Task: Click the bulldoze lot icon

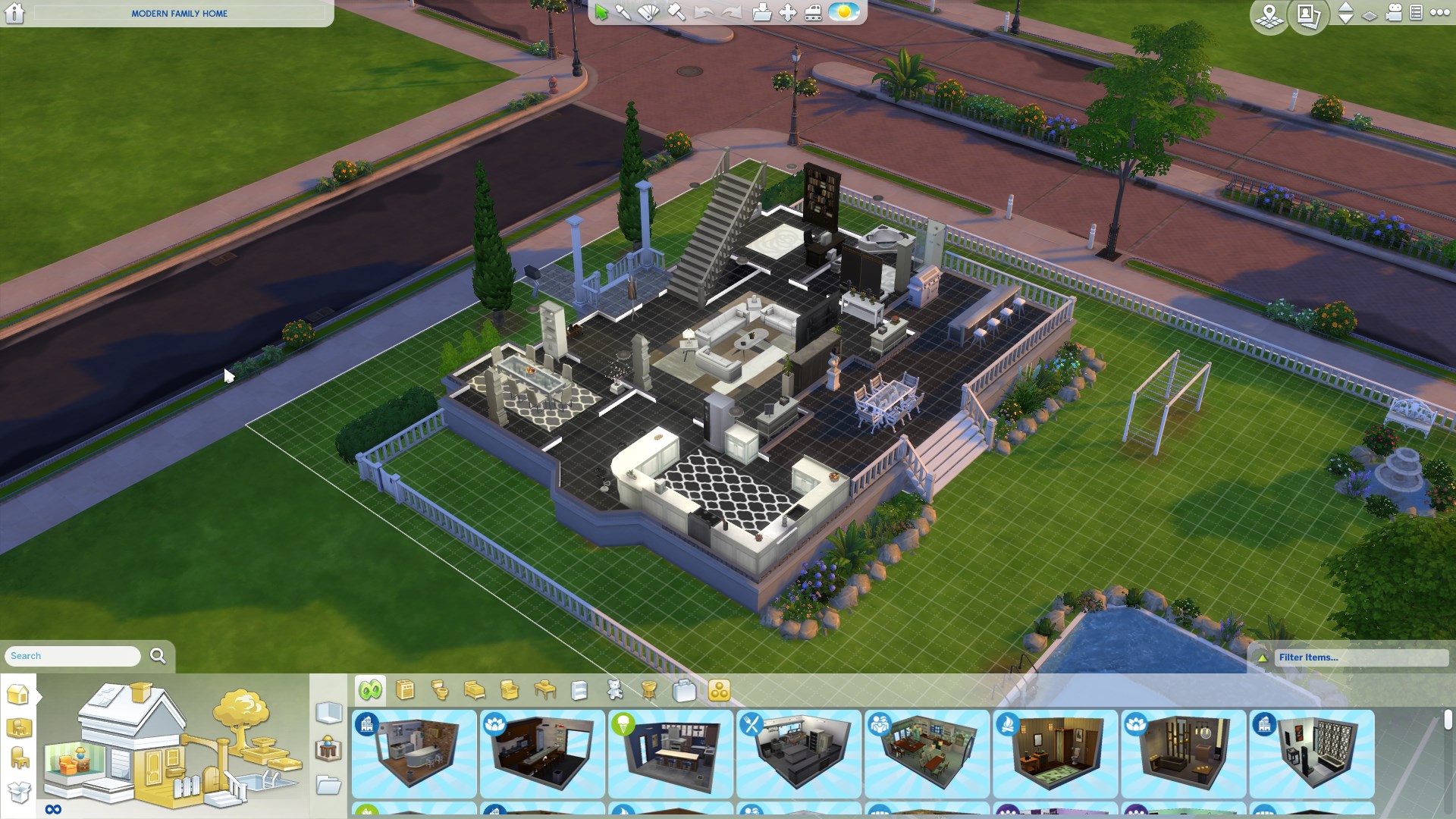Action: (x=813, y=13)
